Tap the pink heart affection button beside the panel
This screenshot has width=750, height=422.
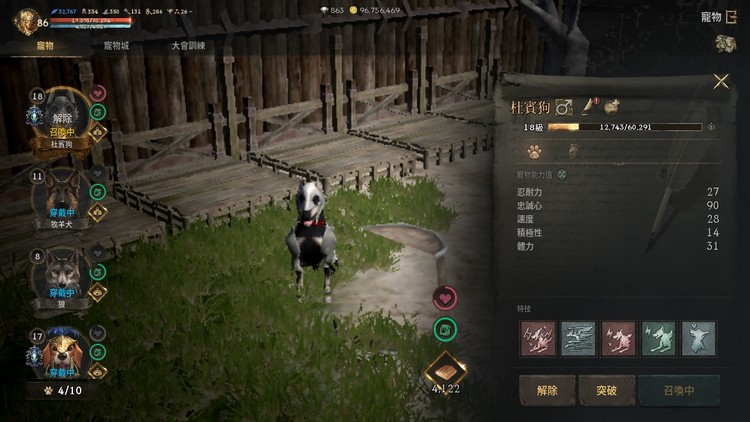446,298
